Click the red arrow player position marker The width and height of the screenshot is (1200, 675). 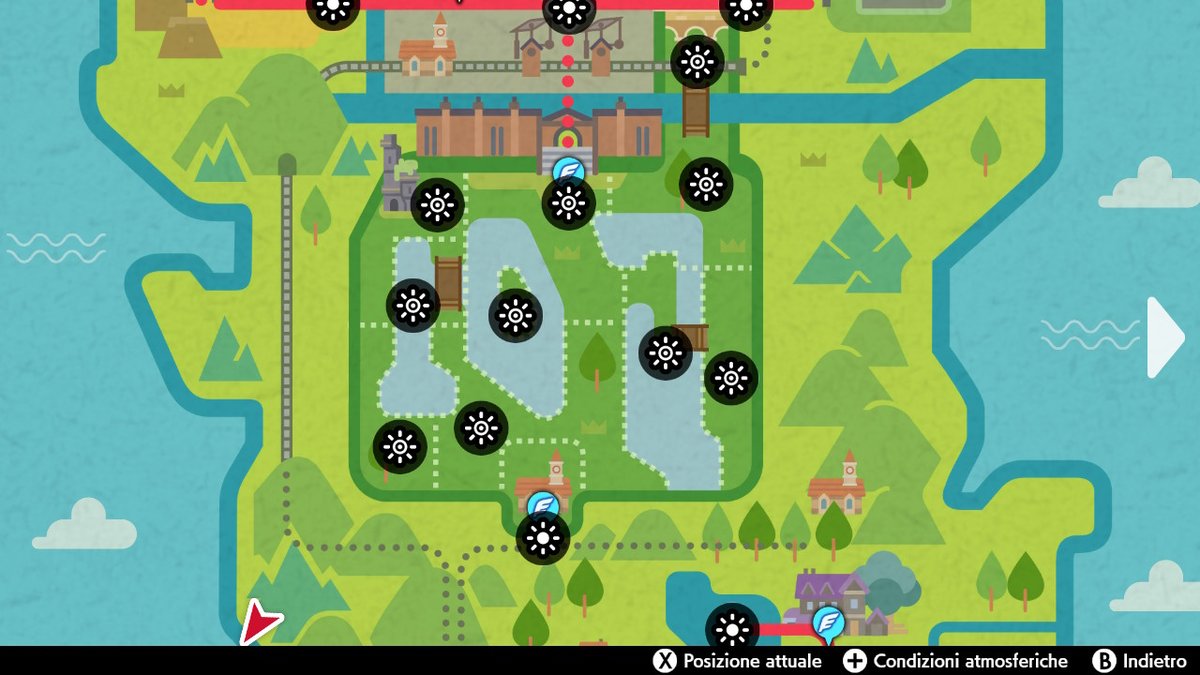click(260, 623)
